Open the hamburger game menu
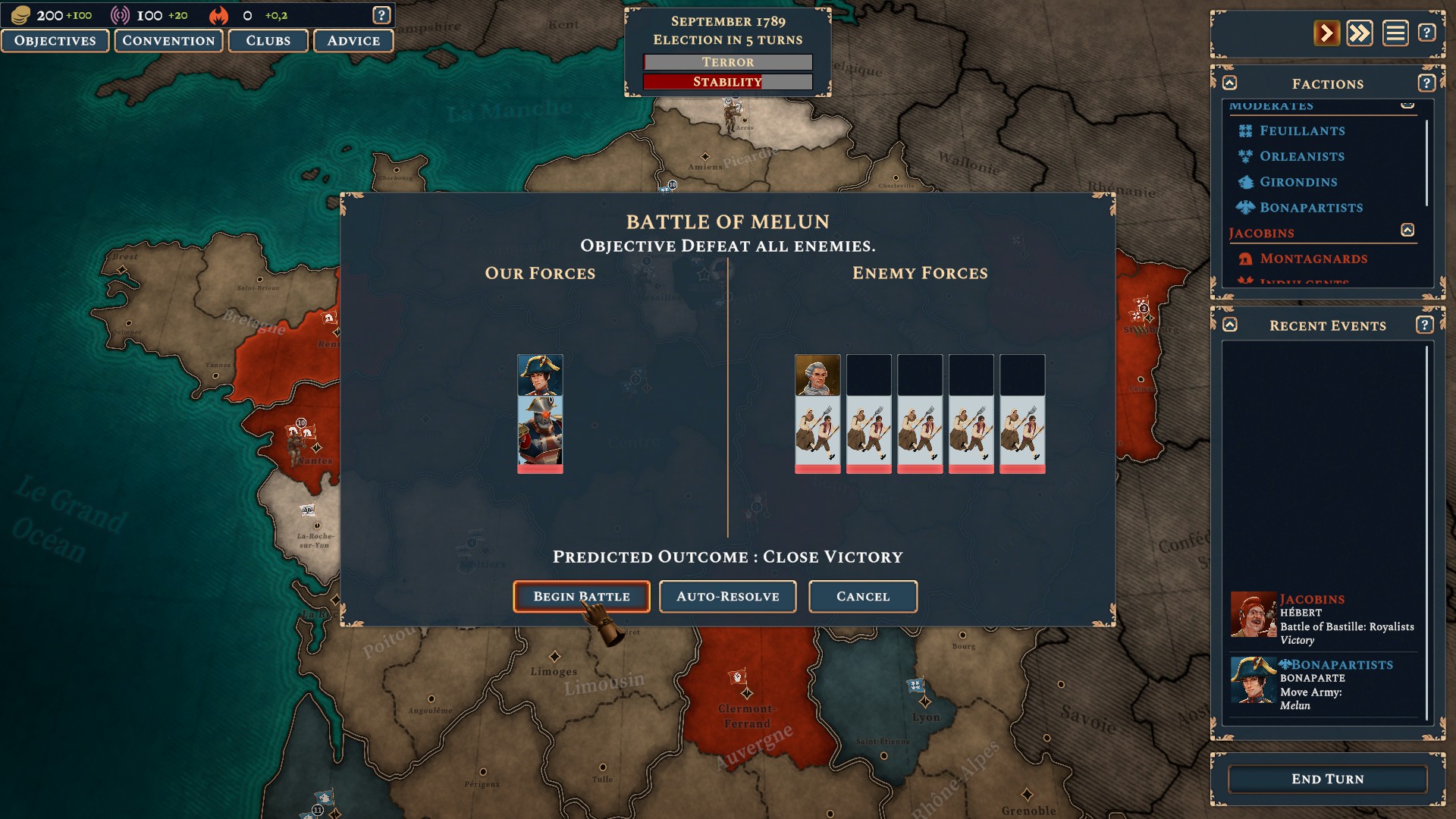This screenshot has width=1456, height=819. (x=1395, y=33)
